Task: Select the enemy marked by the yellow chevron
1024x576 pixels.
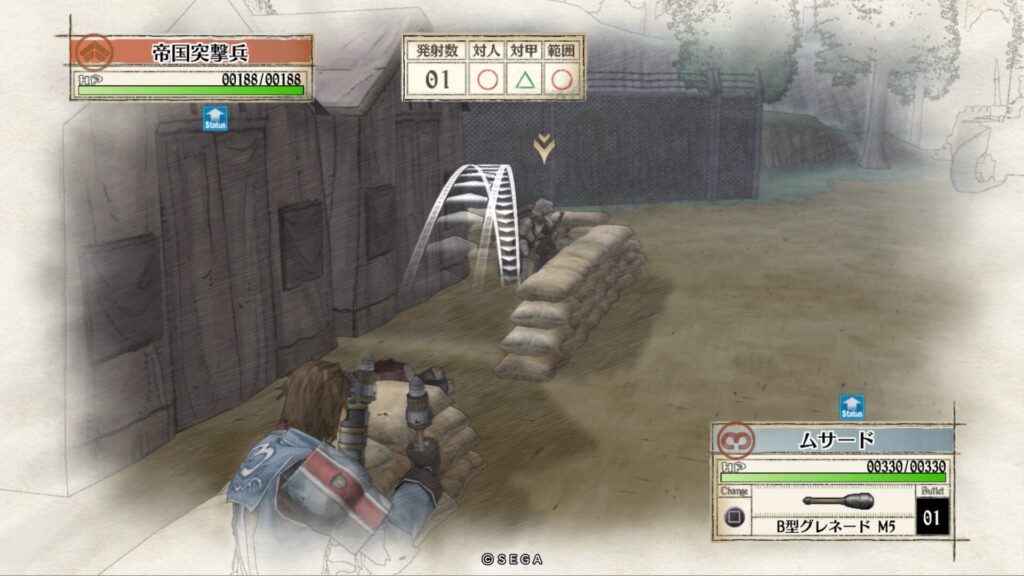Action: (x=544, y=232)
